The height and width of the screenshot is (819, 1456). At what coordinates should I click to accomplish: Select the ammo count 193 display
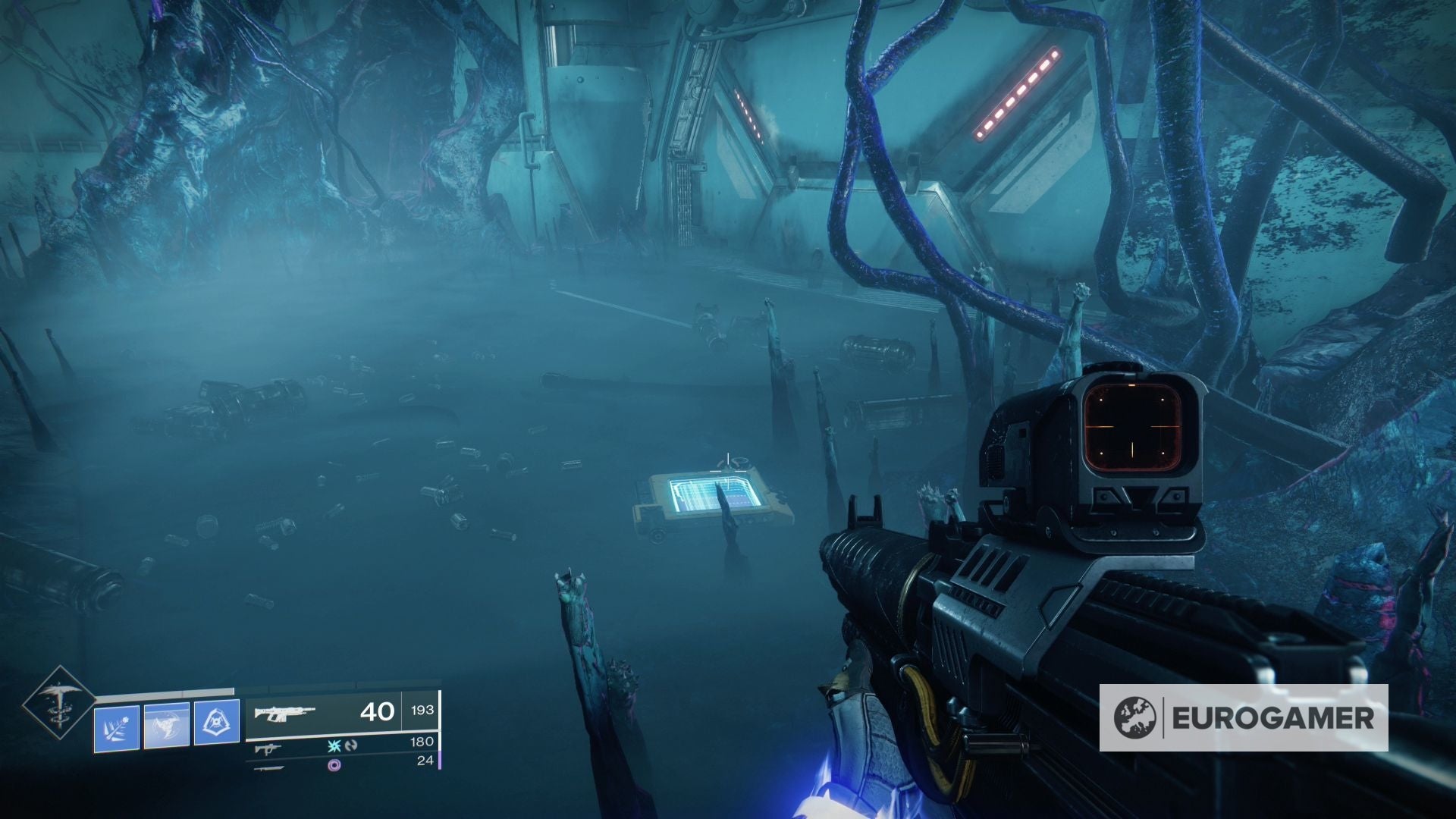422,711
